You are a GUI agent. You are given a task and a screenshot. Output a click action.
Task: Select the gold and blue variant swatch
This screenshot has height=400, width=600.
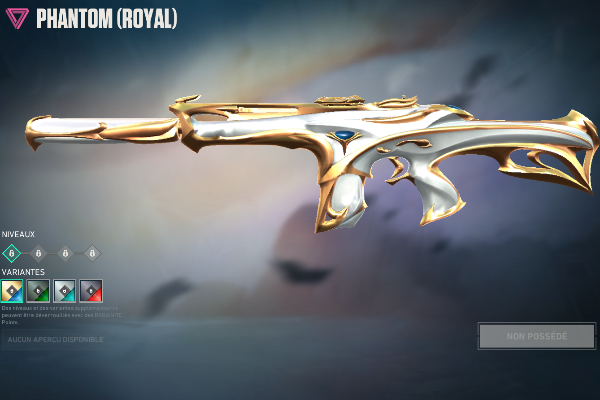click(x=12, y=291)
